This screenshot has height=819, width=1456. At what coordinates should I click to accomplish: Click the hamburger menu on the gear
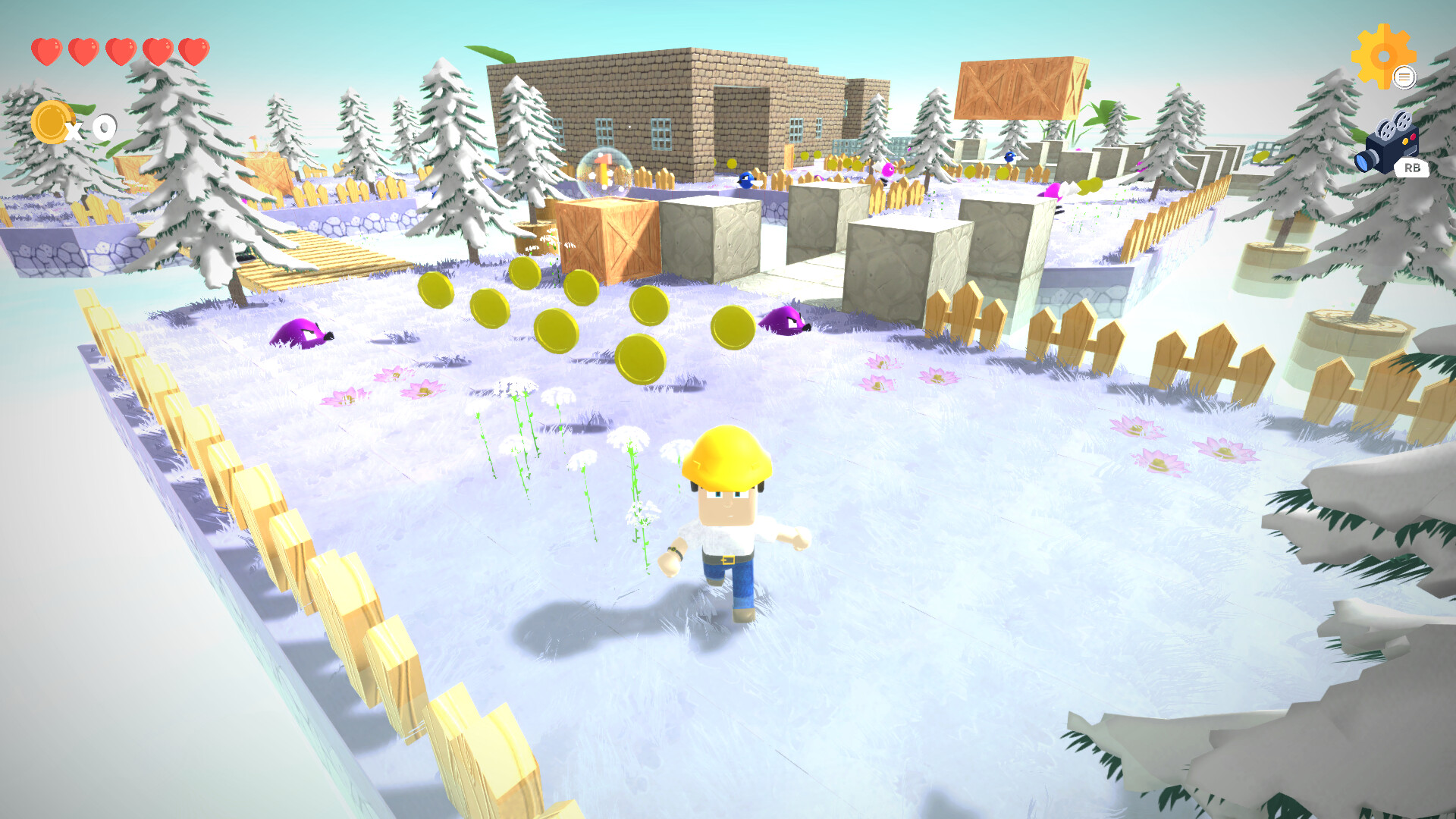coord(1407,76)
